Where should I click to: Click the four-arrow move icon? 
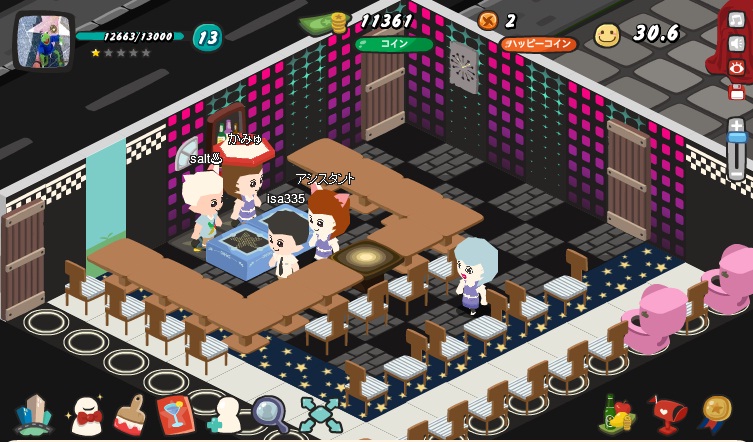pos(320,414)
